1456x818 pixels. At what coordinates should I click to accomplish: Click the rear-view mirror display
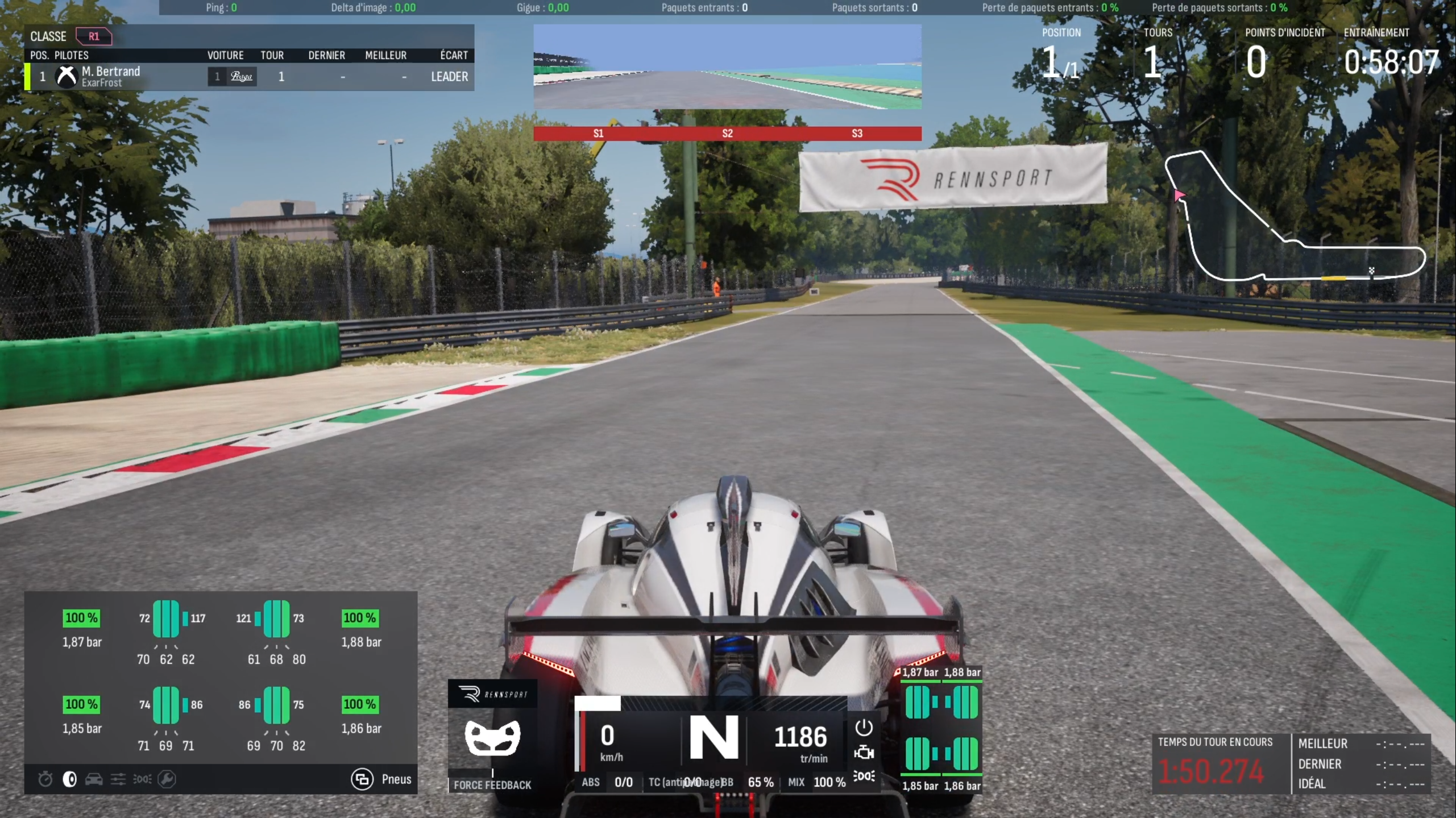(727, 67)
